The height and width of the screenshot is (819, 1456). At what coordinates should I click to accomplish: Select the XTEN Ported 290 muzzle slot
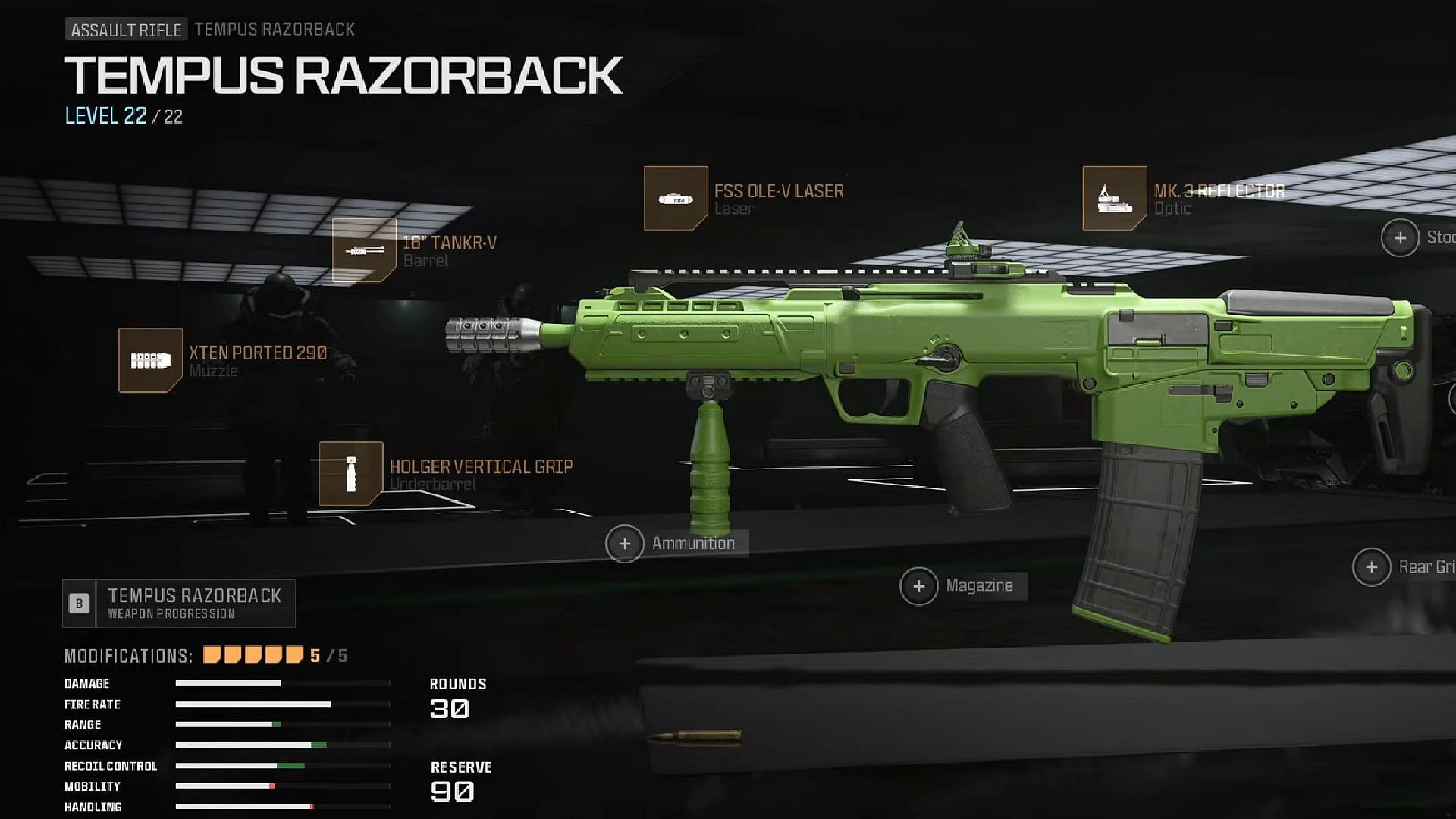point(150,360)
